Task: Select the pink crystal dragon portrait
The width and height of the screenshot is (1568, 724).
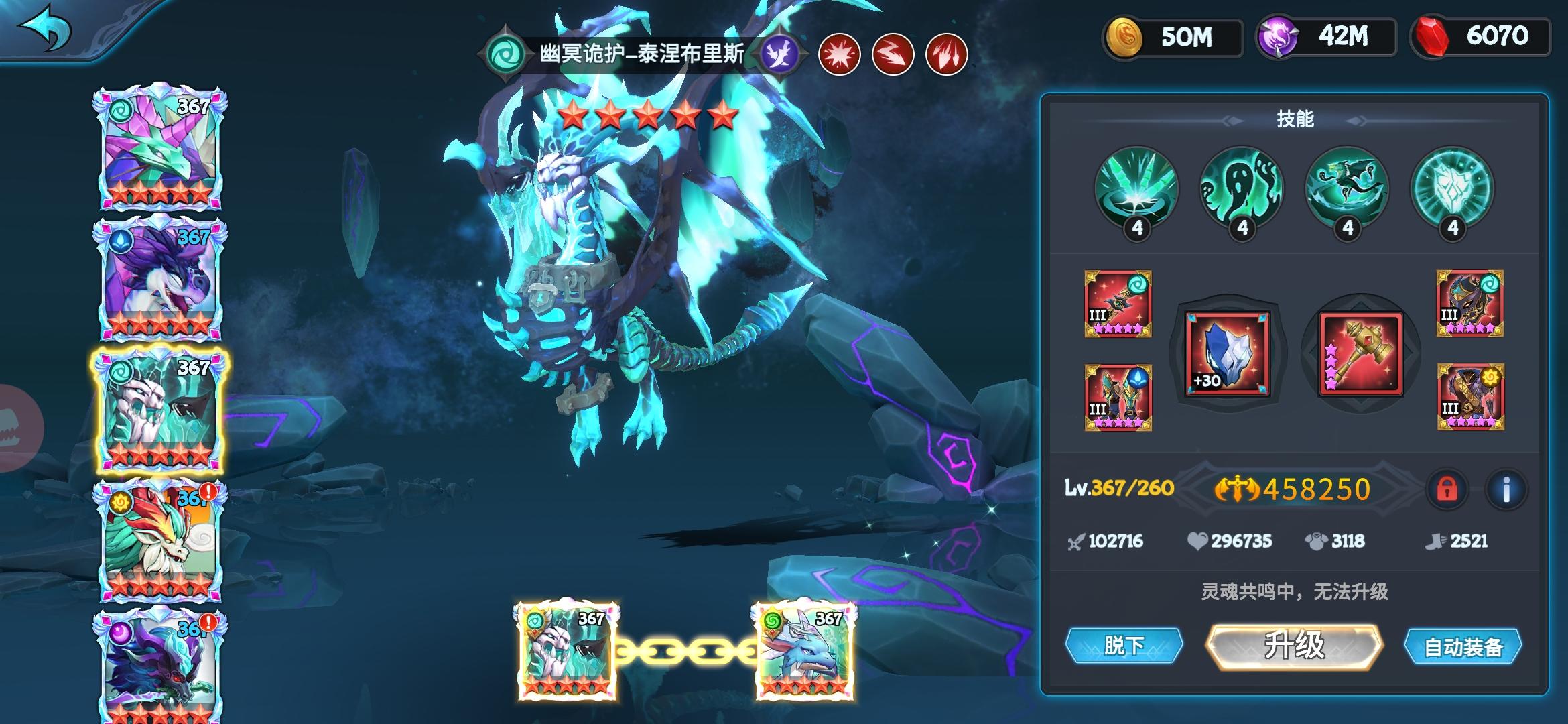Action: (x=160, y=147)
